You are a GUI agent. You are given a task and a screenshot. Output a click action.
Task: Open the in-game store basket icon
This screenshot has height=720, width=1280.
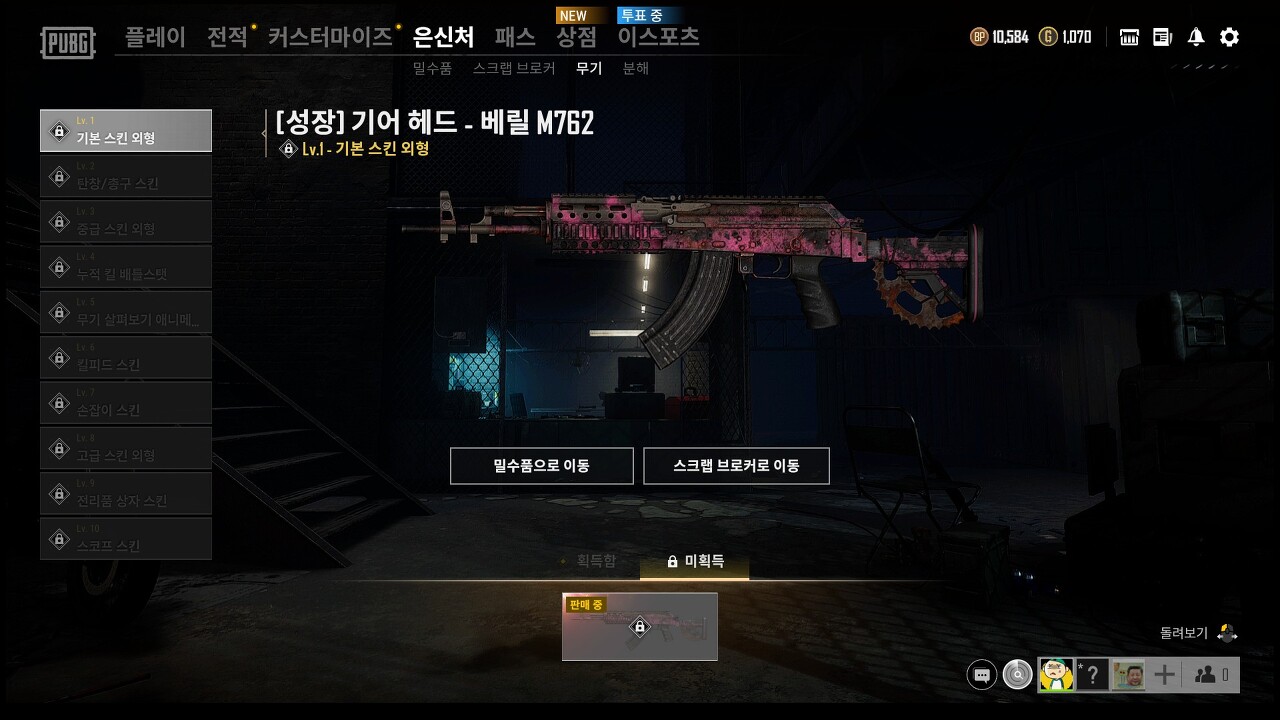click(1128, 37)
